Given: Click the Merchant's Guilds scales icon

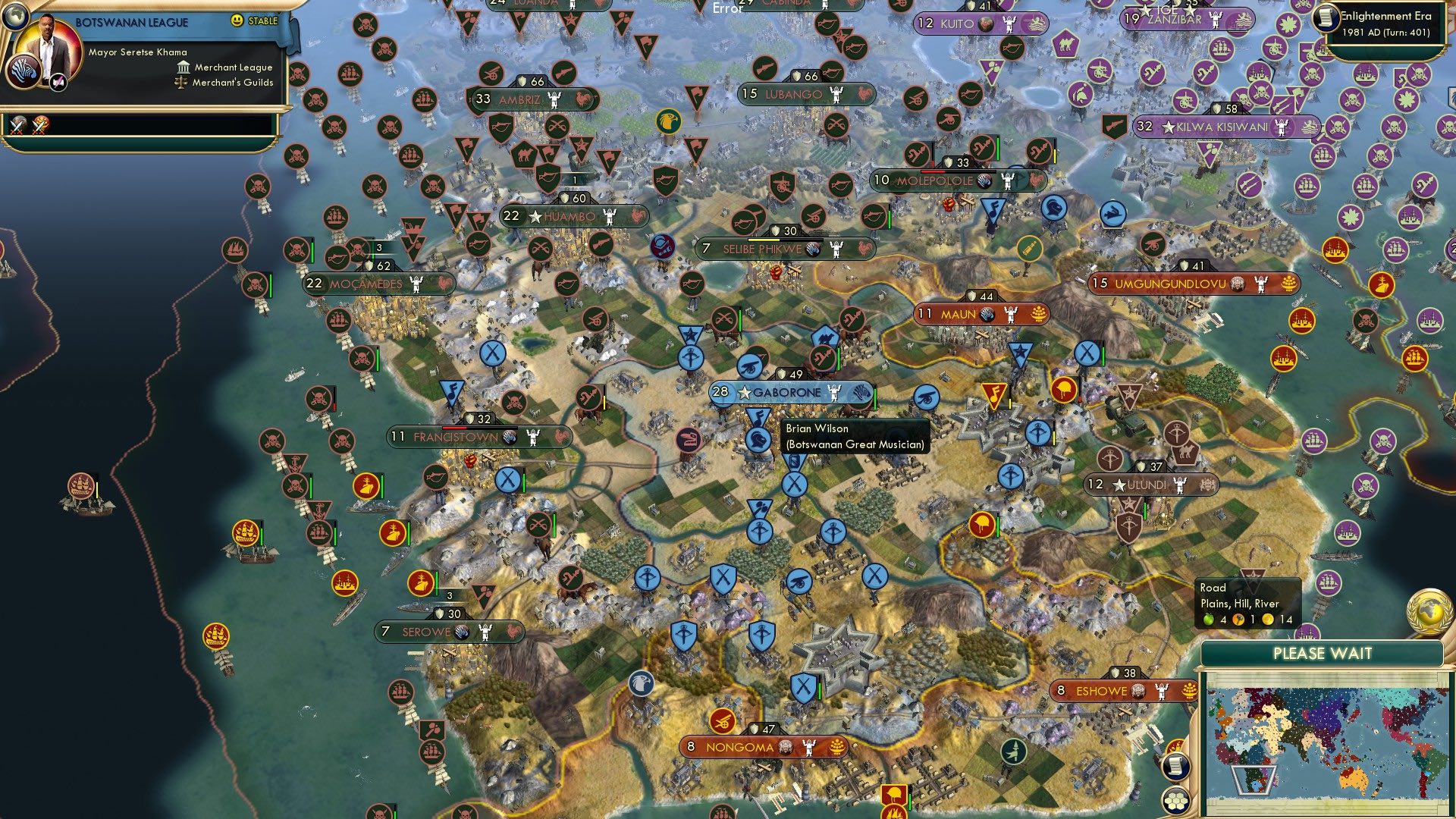Looking at the screenshot, I should 181,83.
